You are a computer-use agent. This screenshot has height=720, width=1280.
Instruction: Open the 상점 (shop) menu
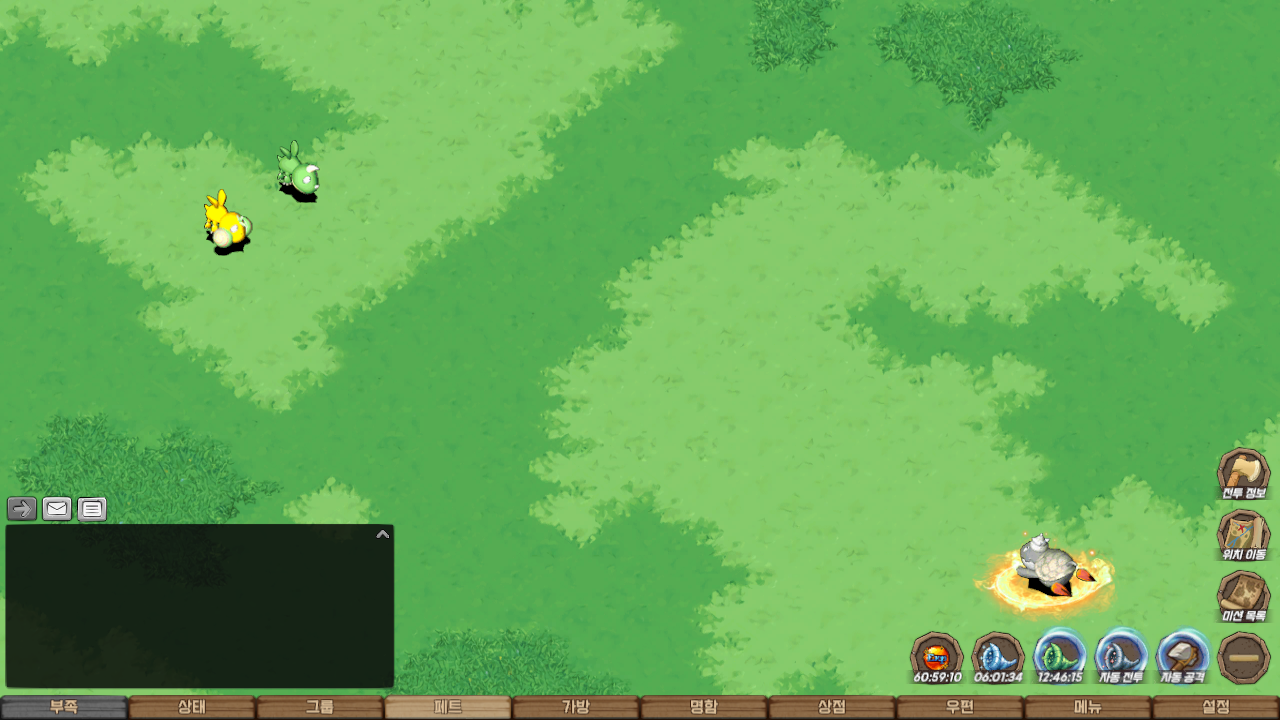[832, 707]
